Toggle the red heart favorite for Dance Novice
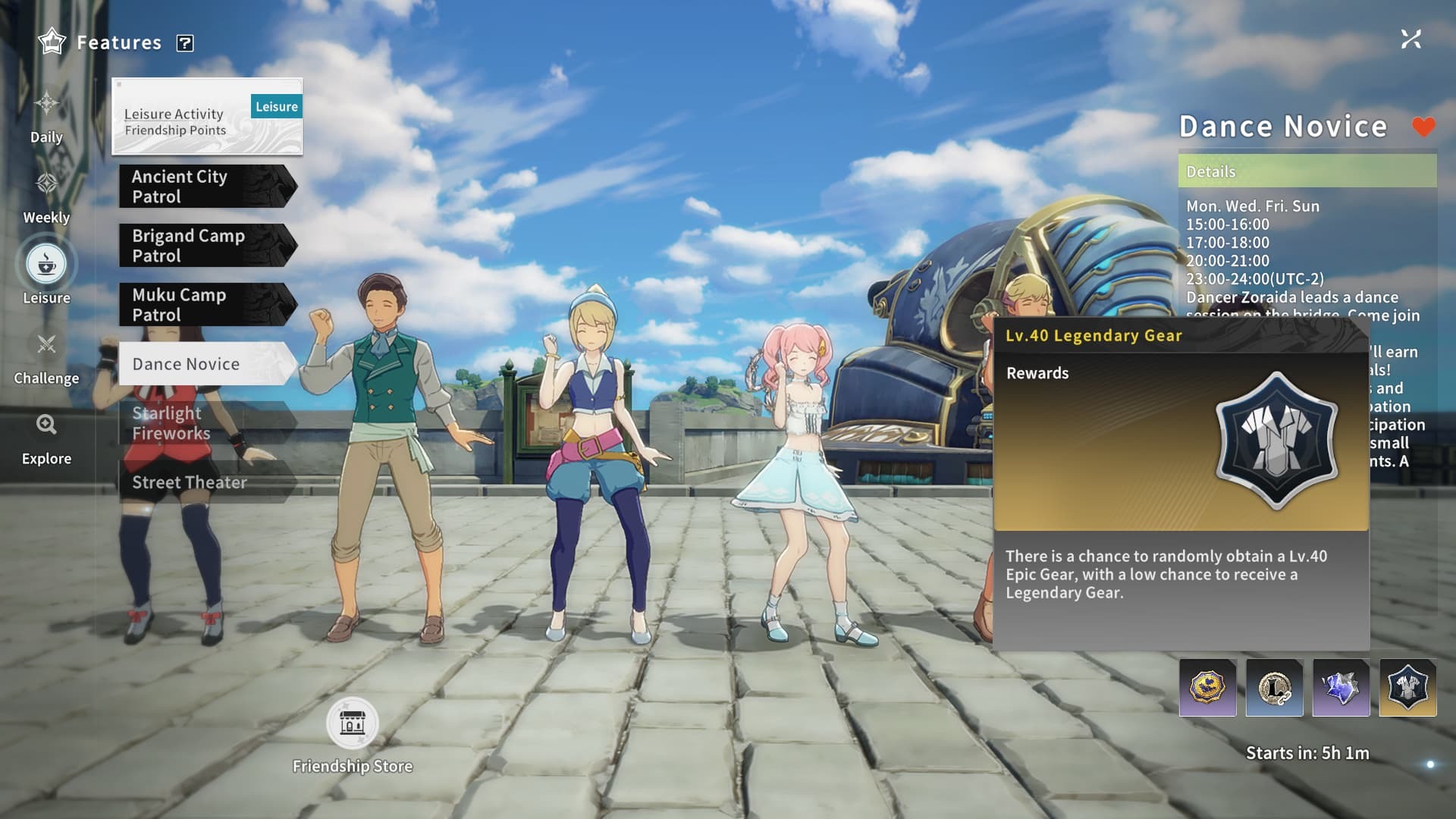 click(x=1423, y=127)
